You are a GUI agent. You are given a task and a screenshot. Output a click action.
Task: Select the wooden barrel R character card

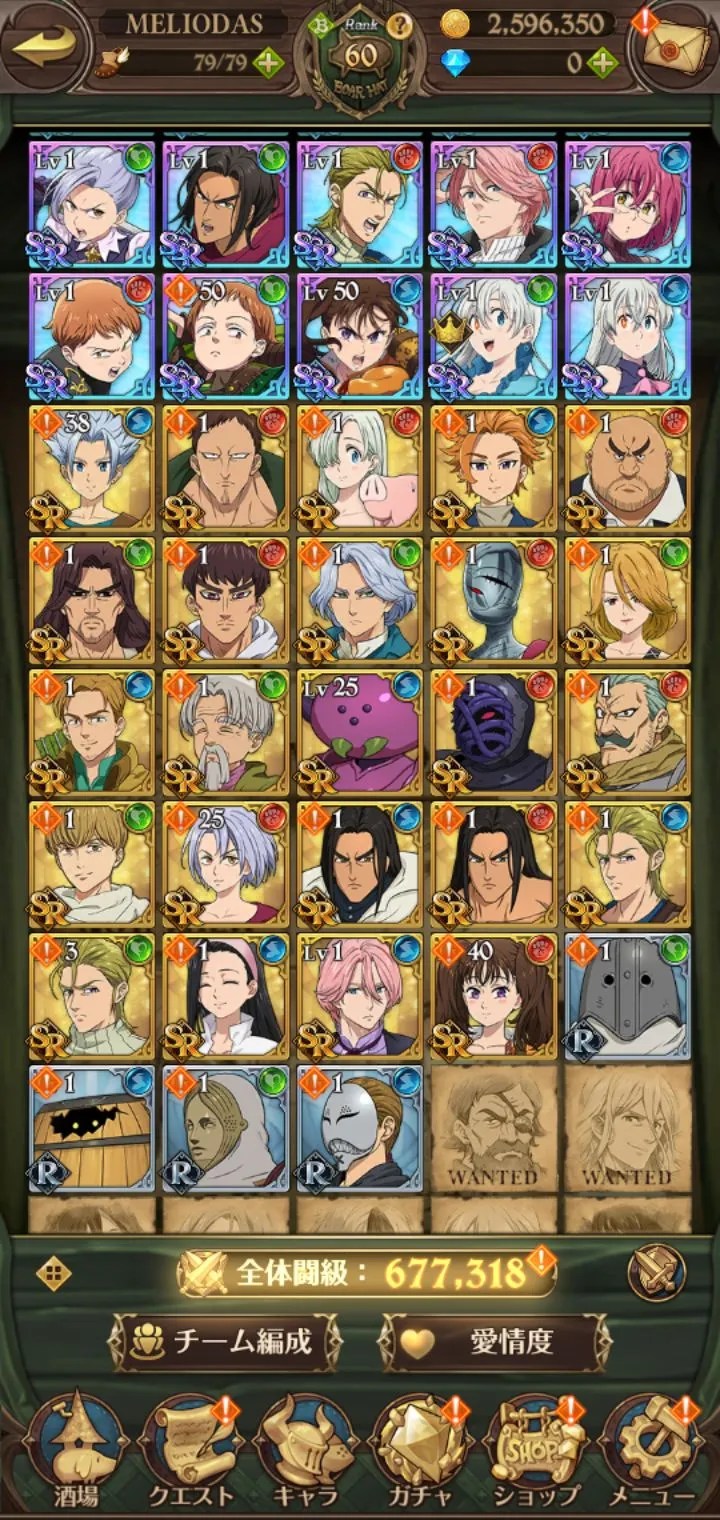pos(91,1128)
